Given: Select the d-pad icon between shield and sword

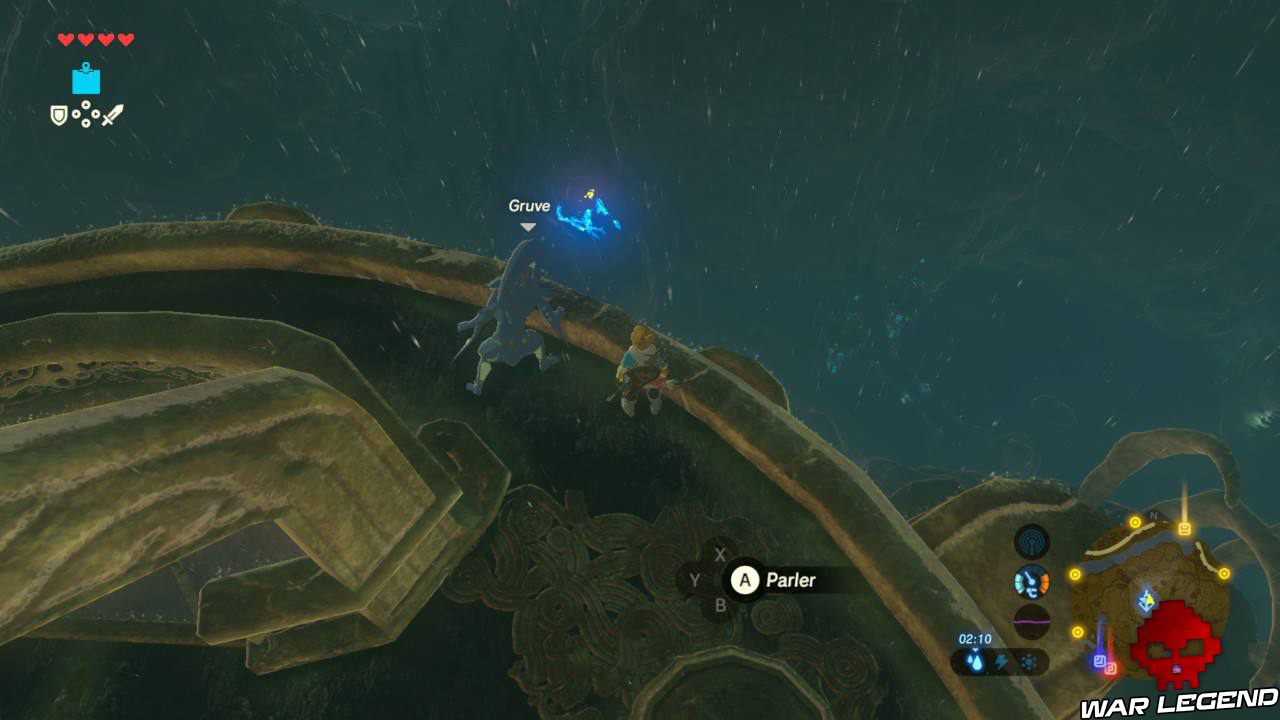Looking at the screenshot, I should [86, 114].
